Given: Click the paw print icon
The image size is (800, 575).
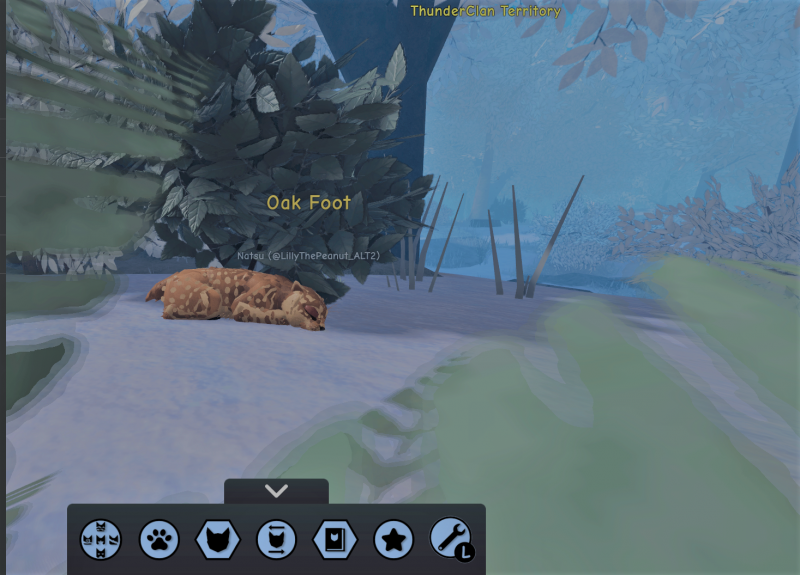Looking at the screenshot, I should [x=158, y=540].
